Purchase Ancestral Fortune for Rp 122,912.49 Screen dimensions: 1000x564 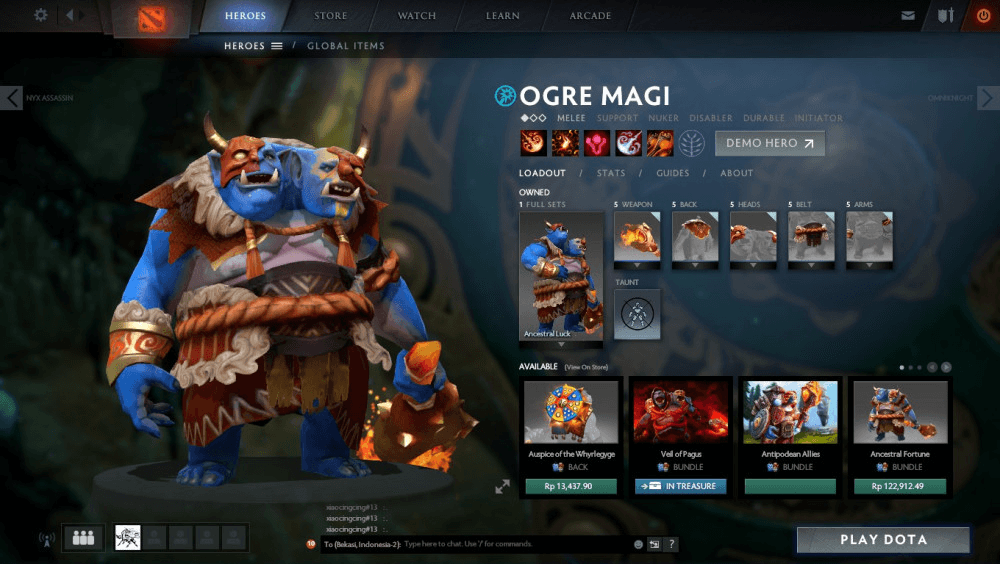[x=900, y=487]
